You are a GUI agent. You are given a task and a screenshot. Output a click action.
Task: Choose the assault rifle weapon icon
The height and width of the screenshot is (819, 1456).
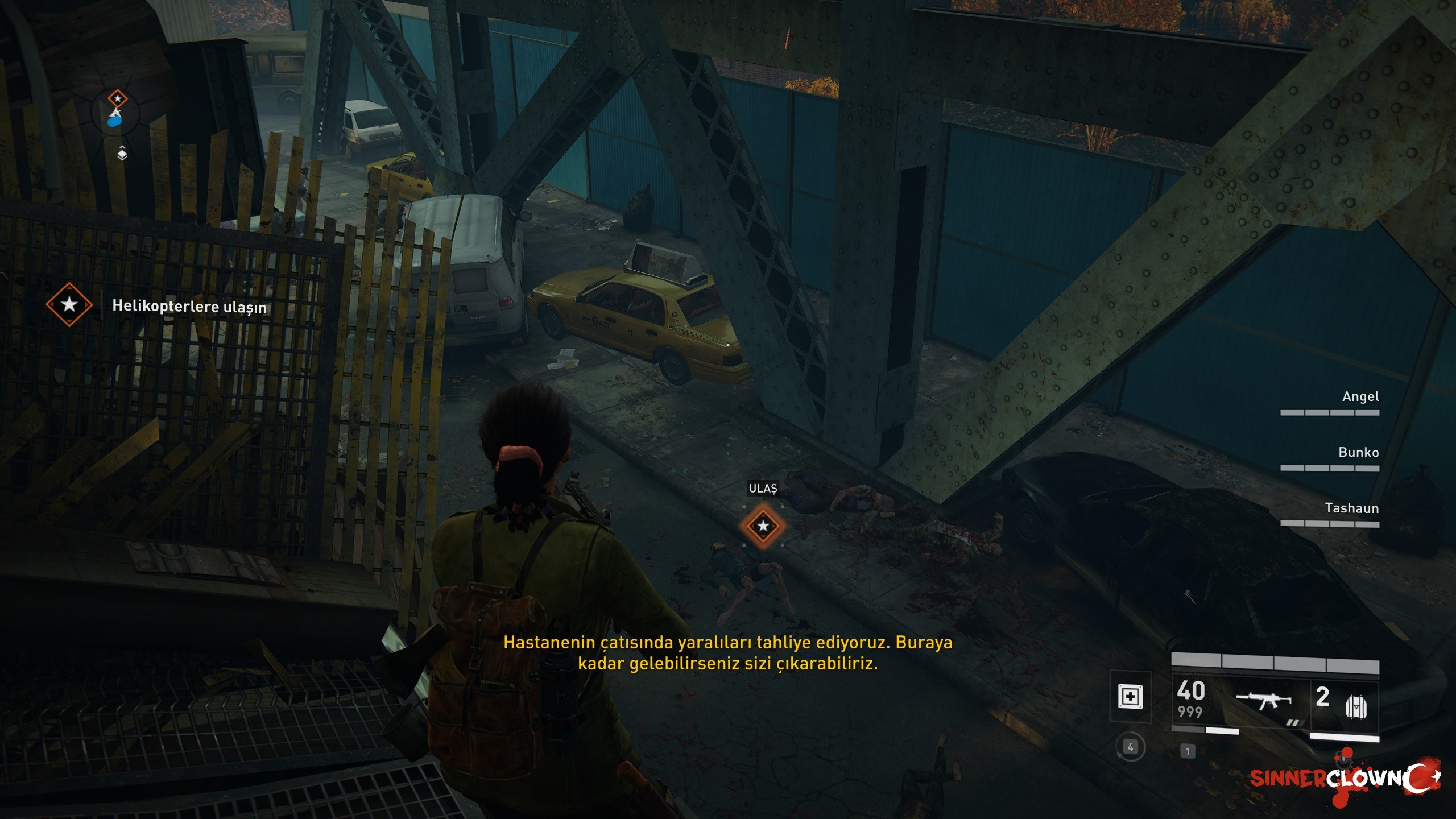pyautogui.click(x=1264, y=700)
